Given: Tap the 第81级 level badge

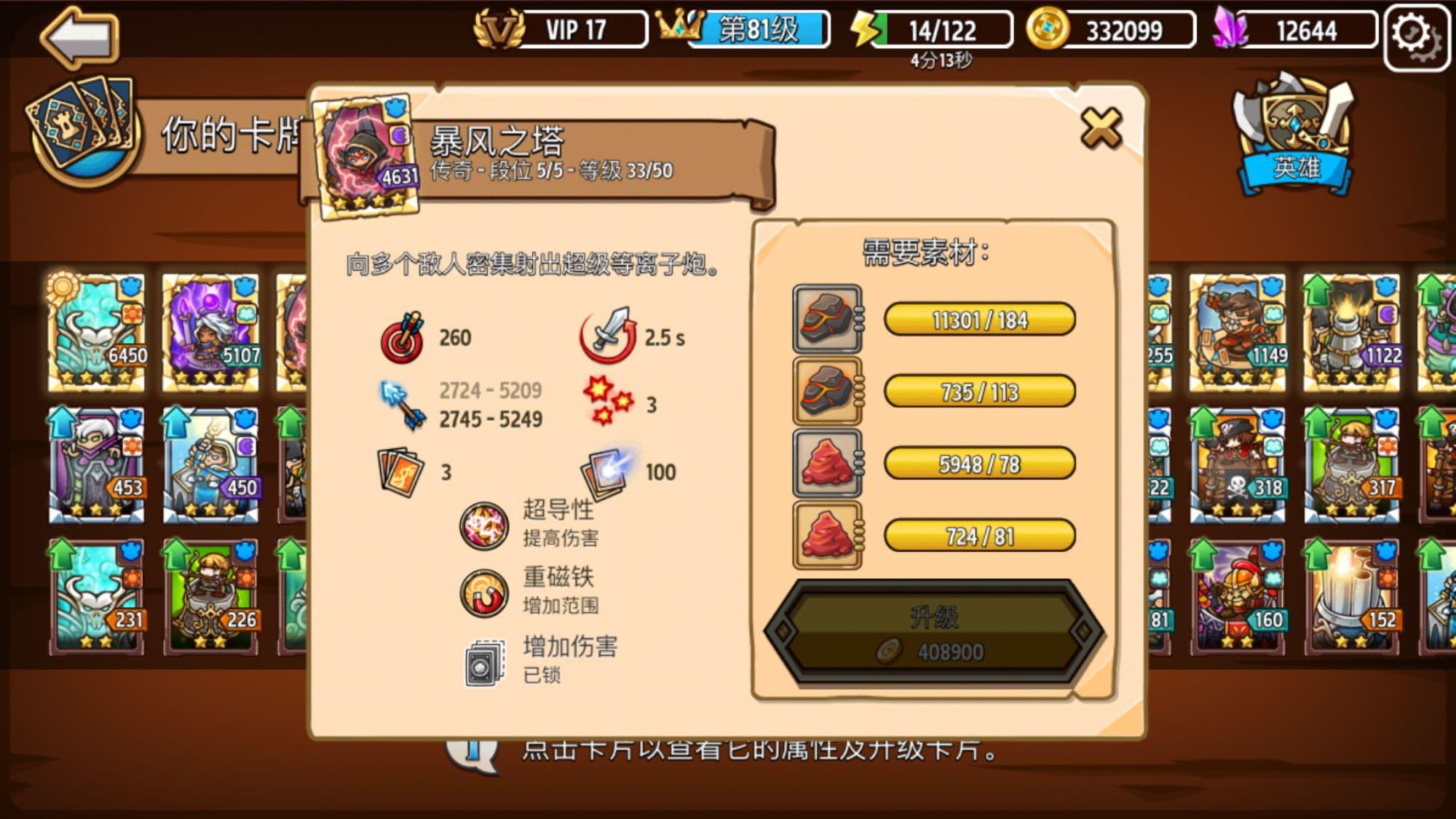Looking at the screenshot, I should pos(755,28).
